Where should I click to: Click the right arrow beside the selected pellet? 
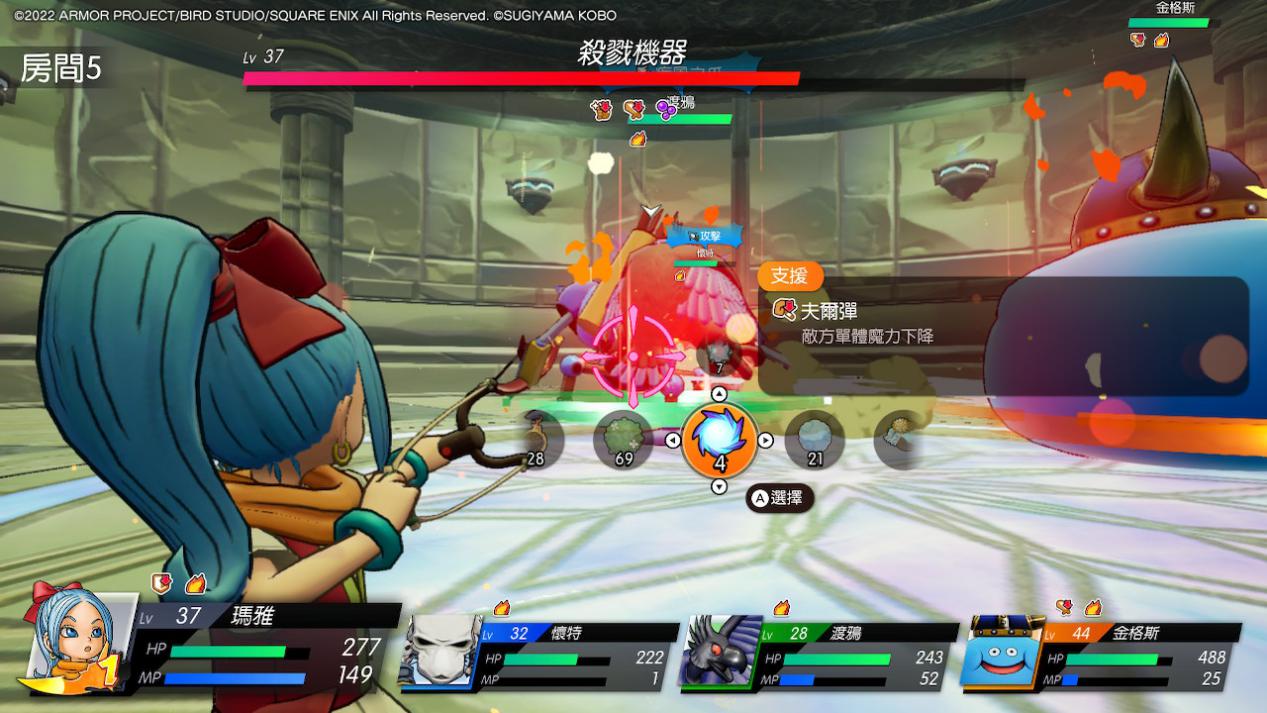point(765,440)
